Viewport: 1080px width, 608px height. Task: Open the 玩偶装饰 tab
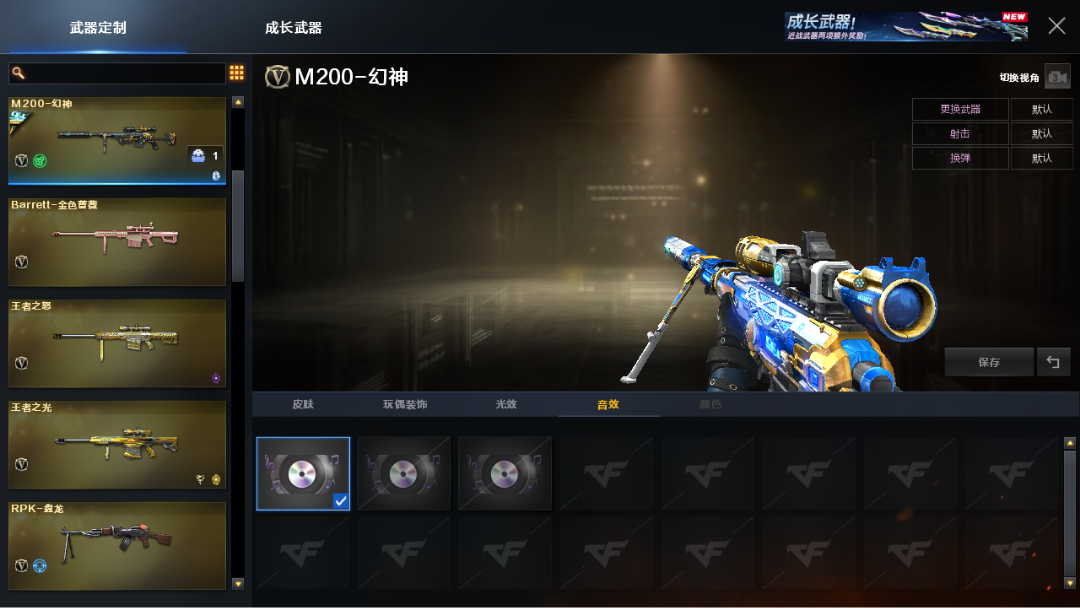(x=405, y=404)
